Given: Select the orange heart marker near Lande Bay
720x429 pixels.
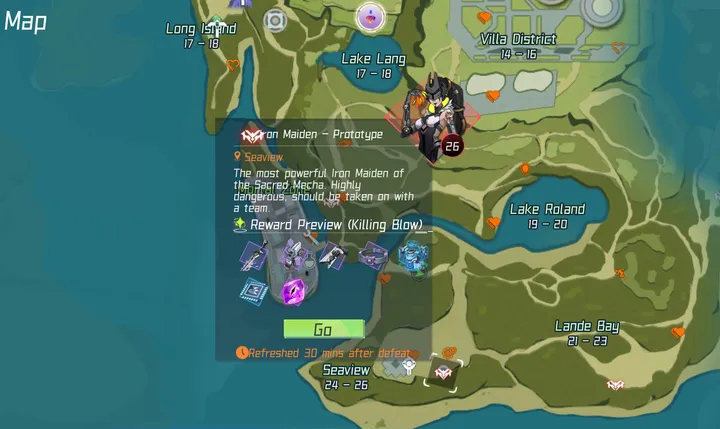Looking at the screenshot, I should (x=679, y=332).
